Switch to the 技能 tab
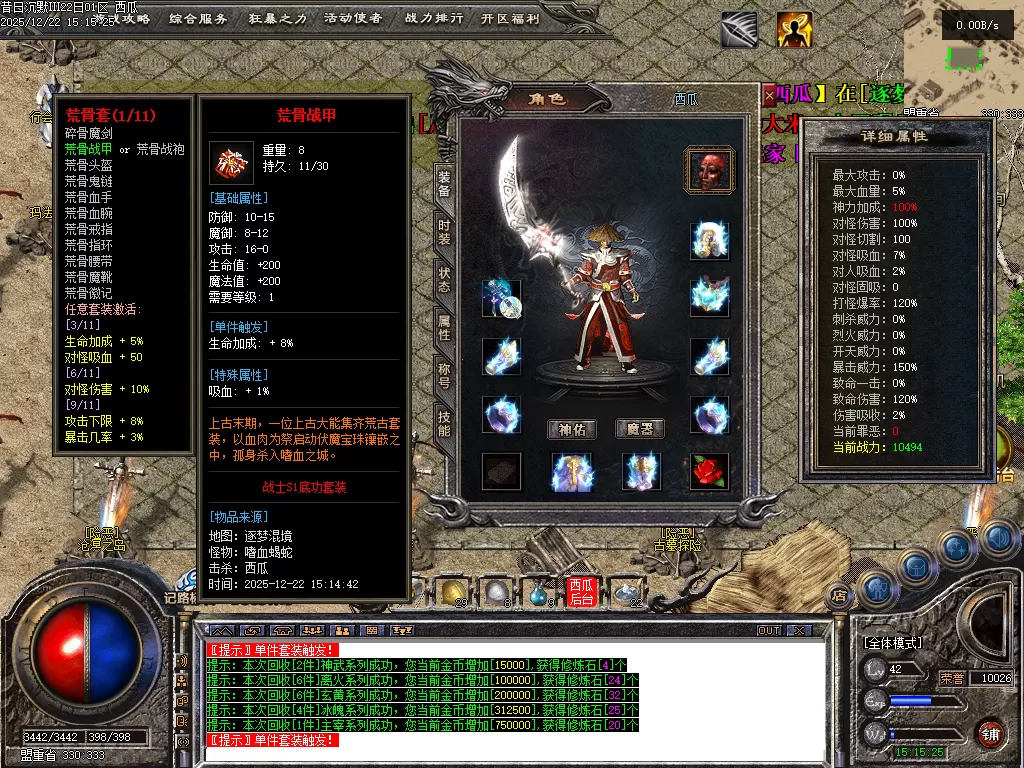The width and height of the screenshot is (1024, 768). point(444,423)
